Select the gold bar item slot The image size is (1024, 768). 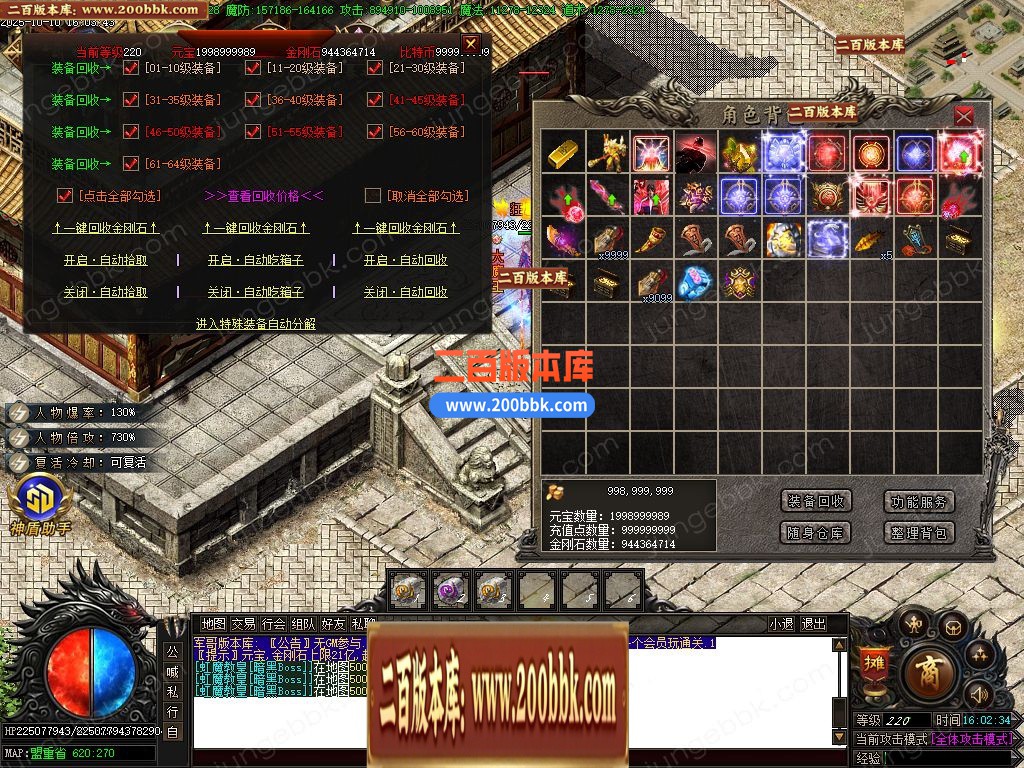tap(564, 153)
